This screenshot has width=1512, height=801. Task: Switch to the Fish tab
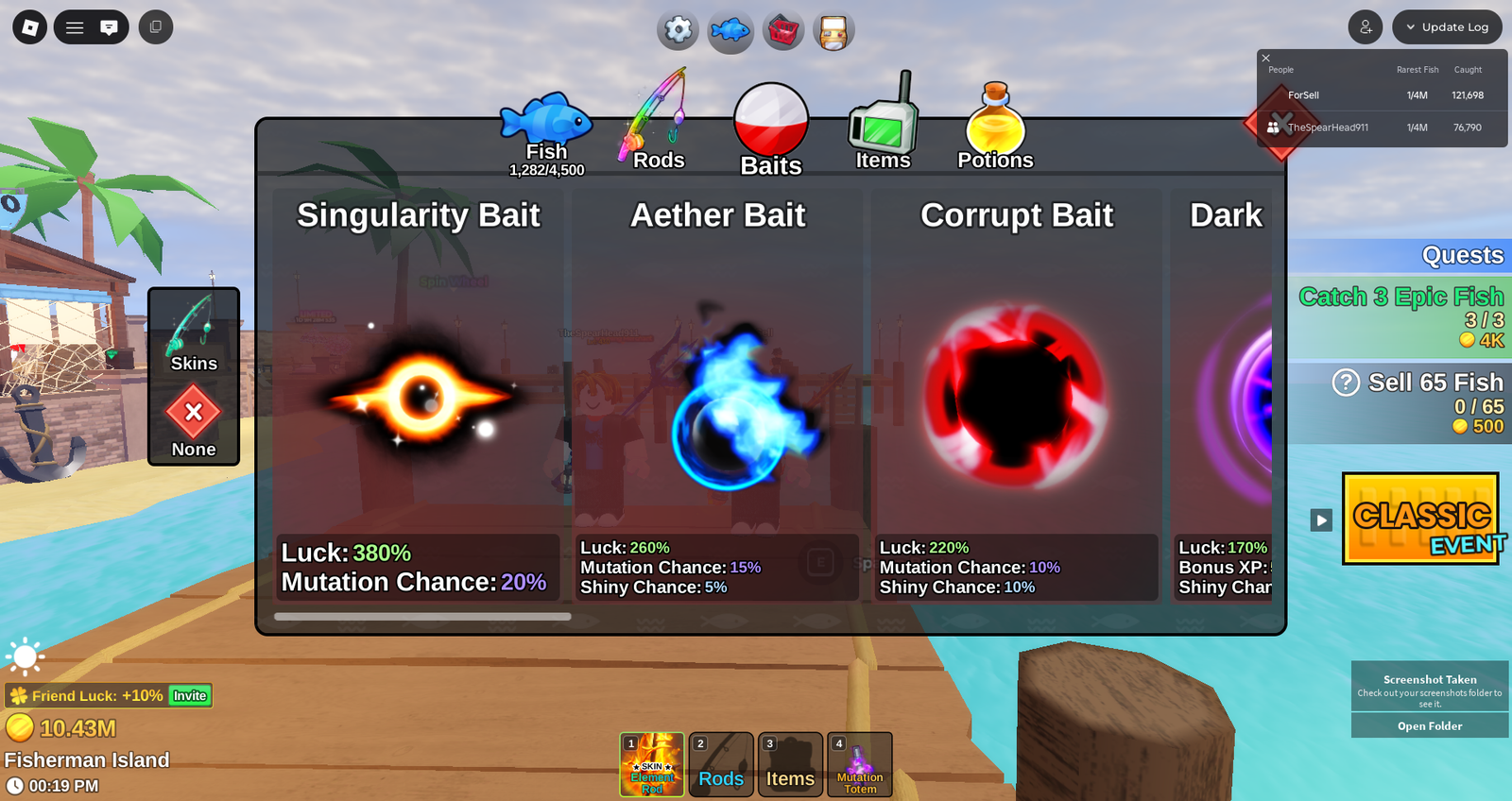(x=546, y=132)
